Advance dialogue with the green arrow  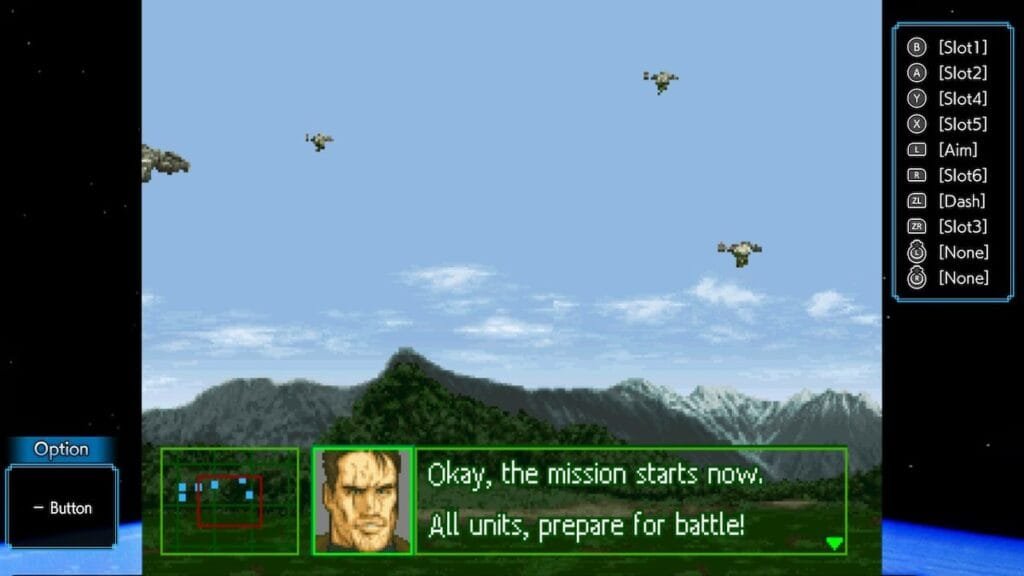[835, 543]
